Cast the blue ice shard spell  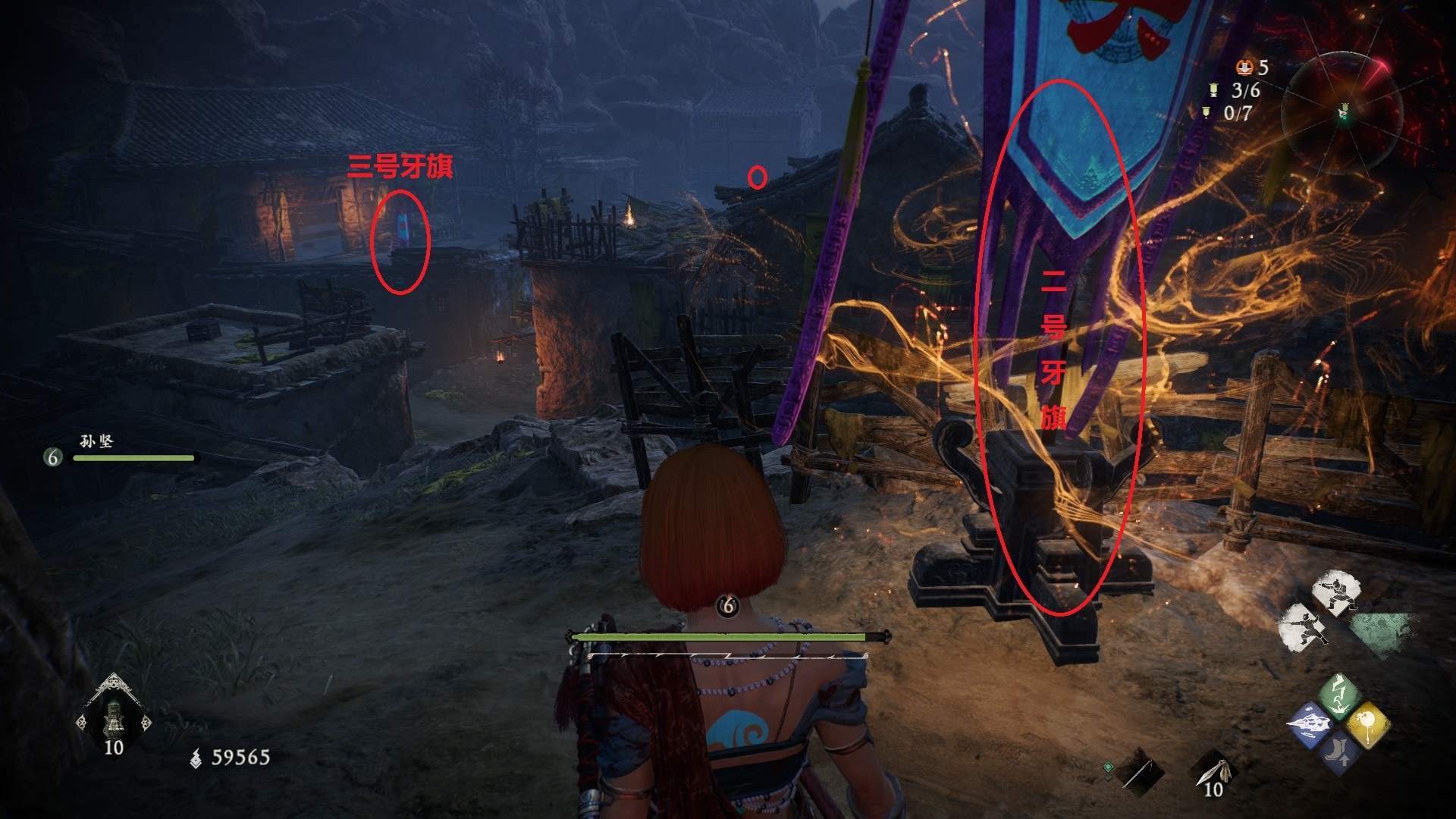1309,724
